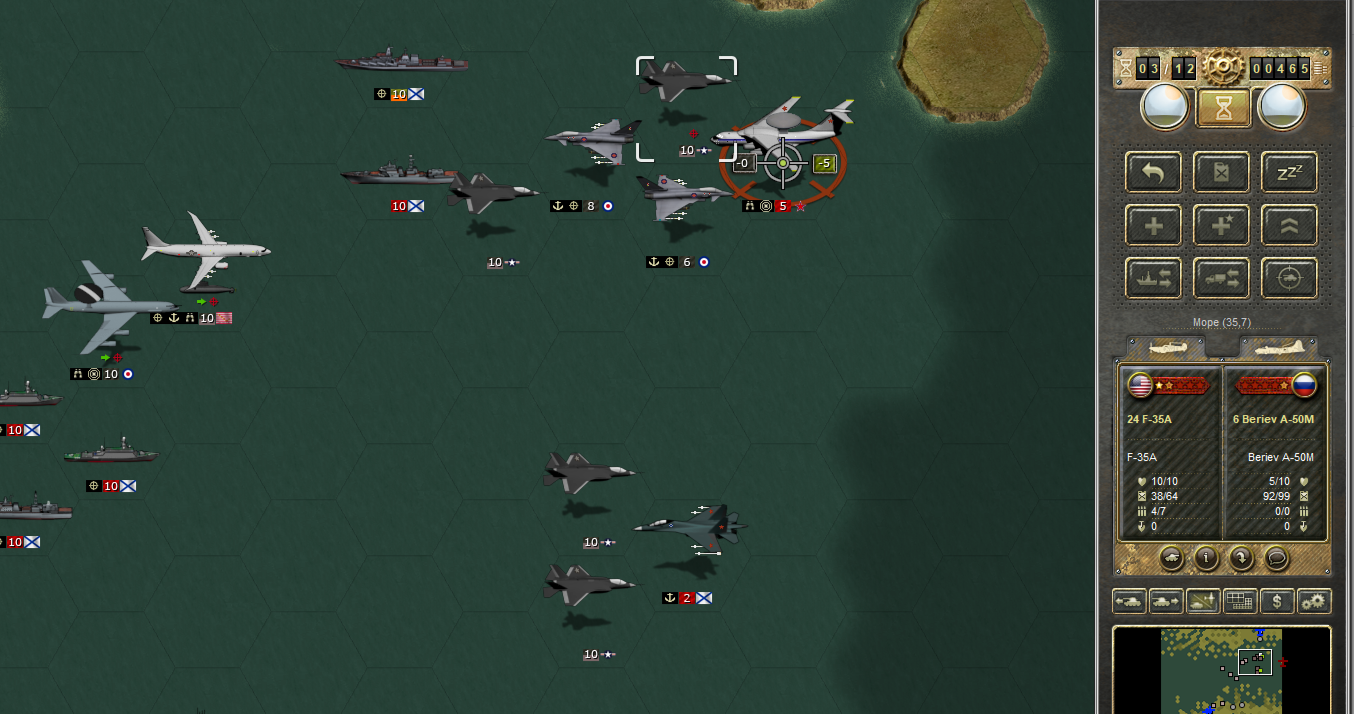Undo the last move with the arrow button
1354x714 pixels.
[x=1153, y=172]
